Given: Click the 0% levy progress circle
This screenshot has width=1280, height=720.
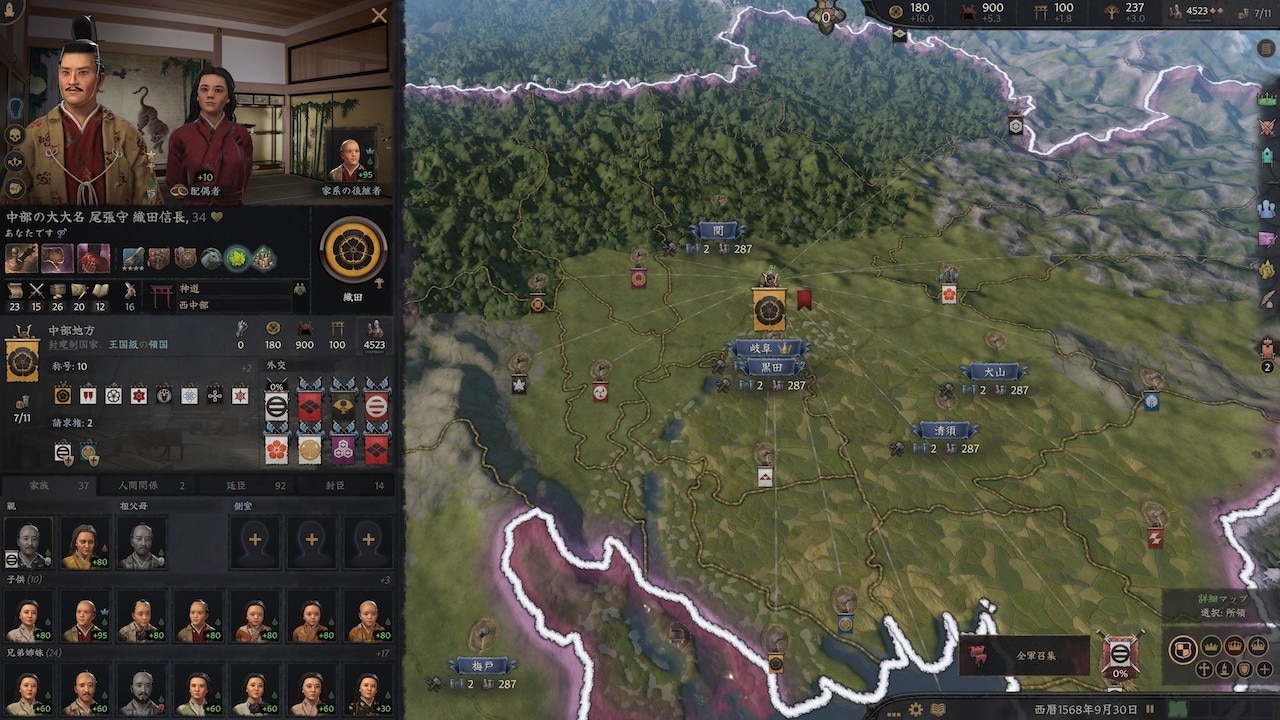Looking at the screenshot, I should tap(1119, 656).
